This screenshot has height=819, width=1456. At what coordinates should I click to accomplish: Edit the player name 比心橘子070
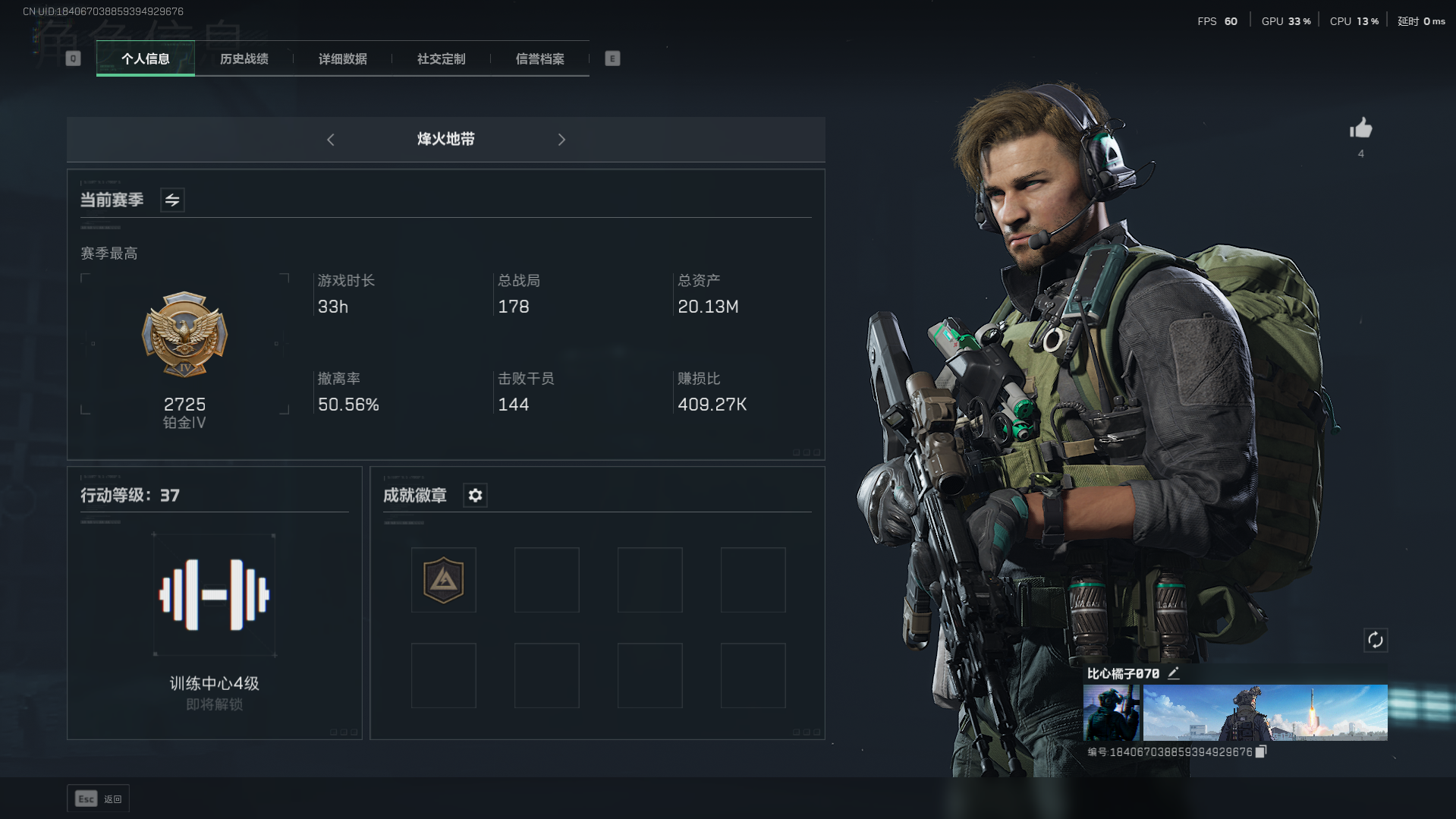(x=1174, y=673)
